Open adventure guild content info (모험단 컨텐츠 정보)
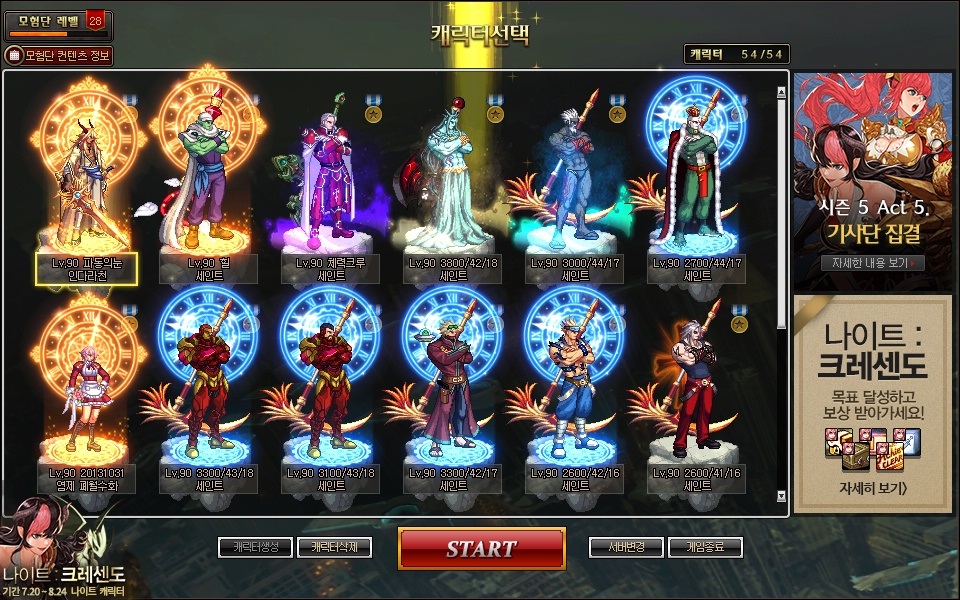Image resolution: width=960 pixels, height=600 pixels. click(x=60, y=55)
